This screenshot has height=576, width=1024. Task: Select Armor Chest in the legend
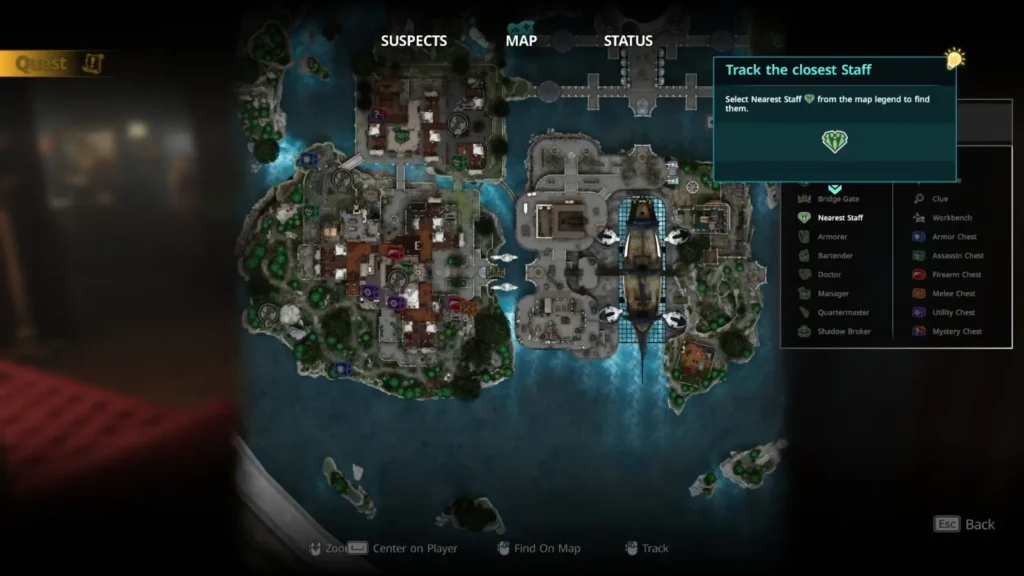(954, 237)
